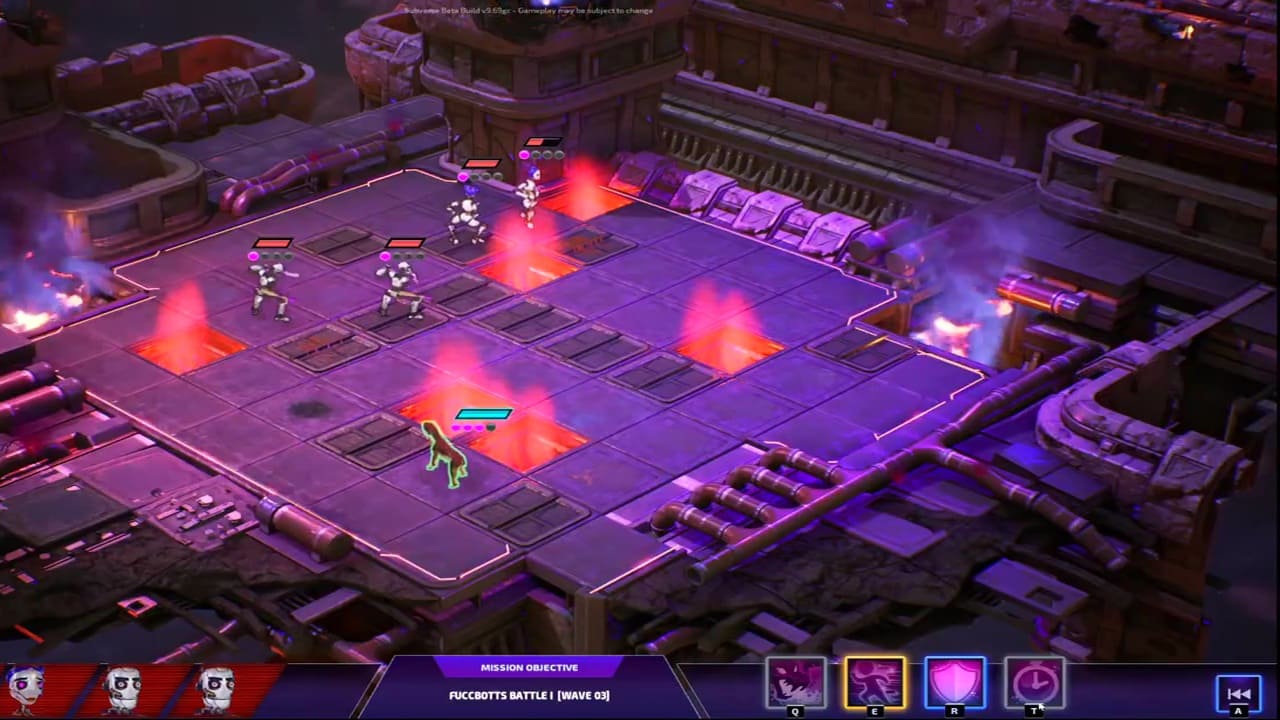Activate the stopwatch ability icon
Image resolution: width=1280 pixels, height=720 pixels.
[x=1034, y=682]
